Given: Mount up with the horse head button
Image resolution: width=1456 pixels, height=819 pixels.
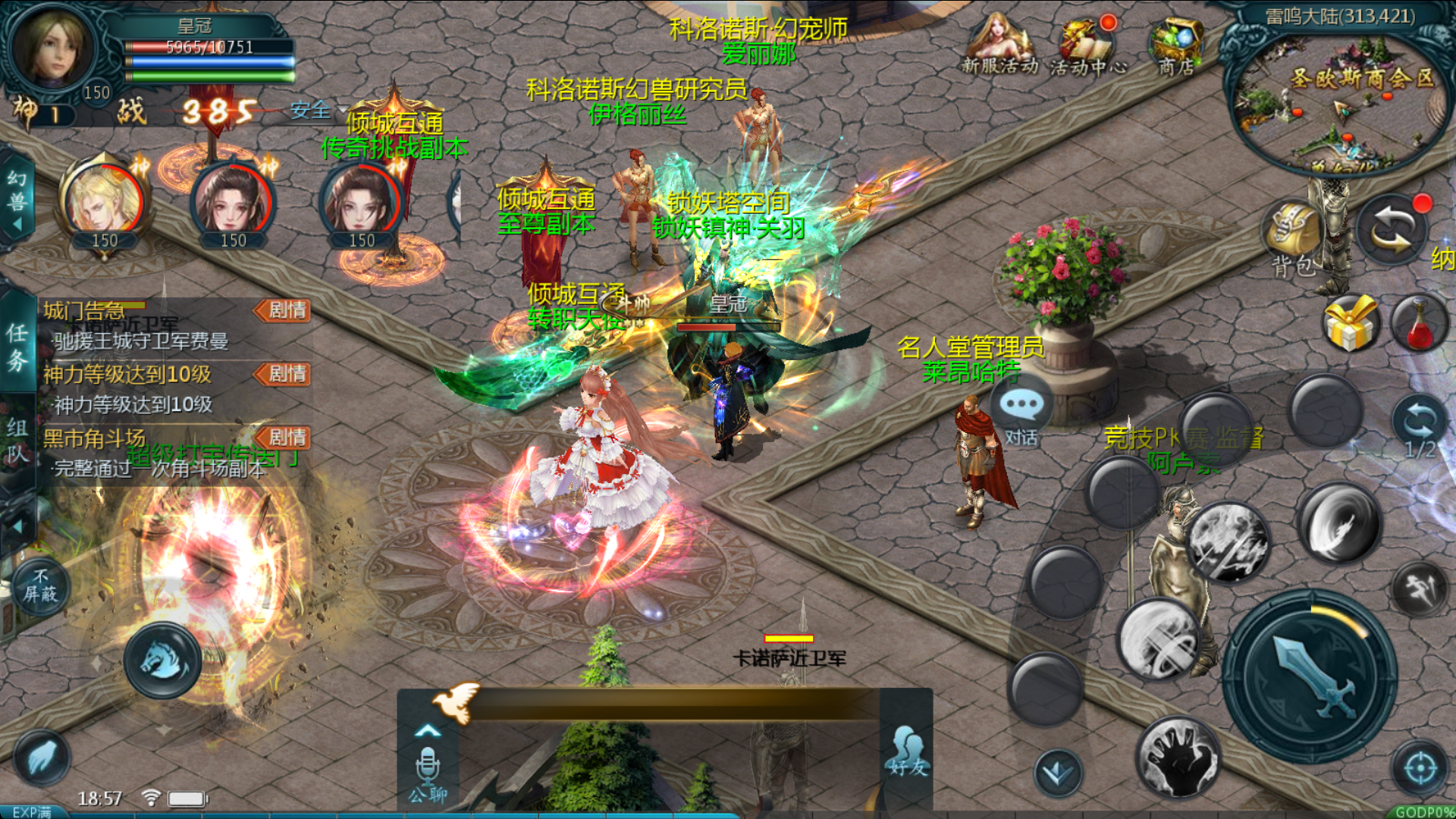Looking at the screenshot, I should click(x=163, y=661).
